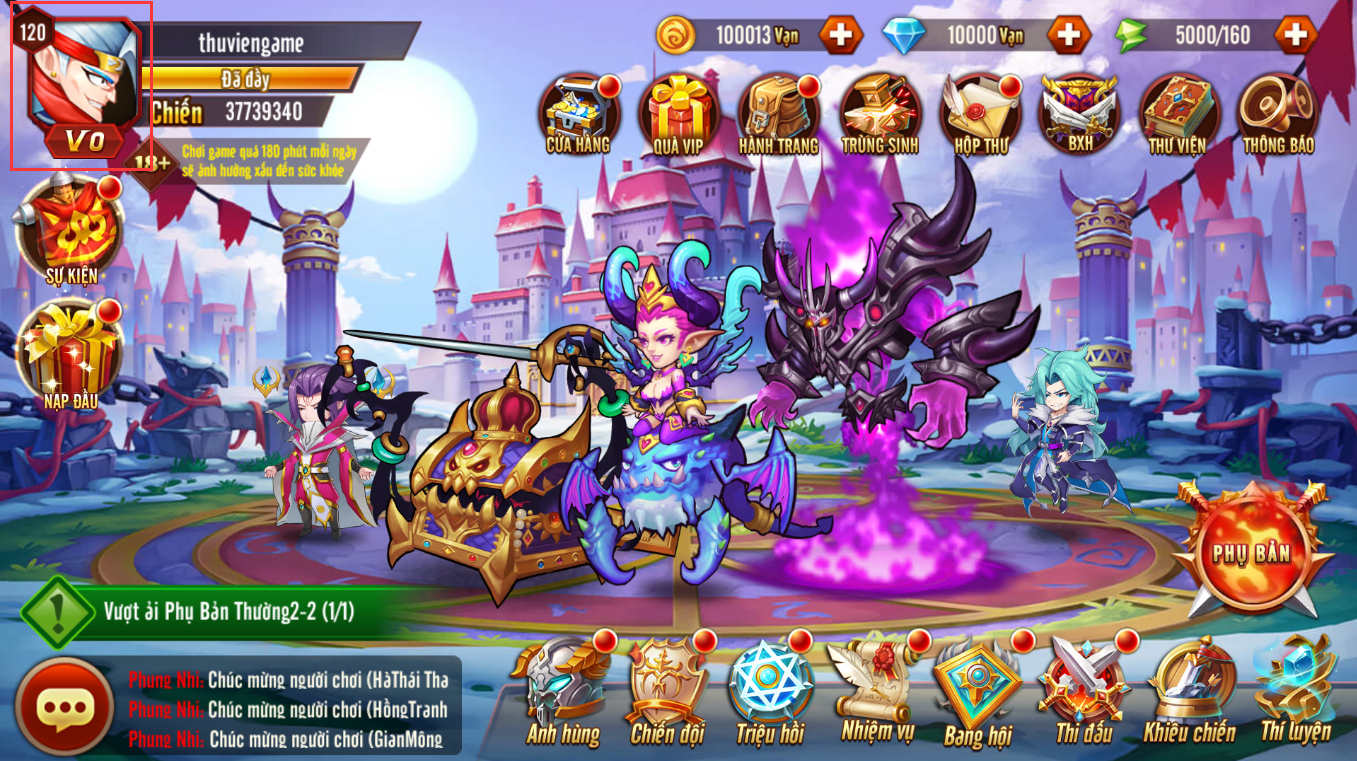Open the Chiến đội team menu
The image size is (1357, 761).
click(x=667, y=692)
